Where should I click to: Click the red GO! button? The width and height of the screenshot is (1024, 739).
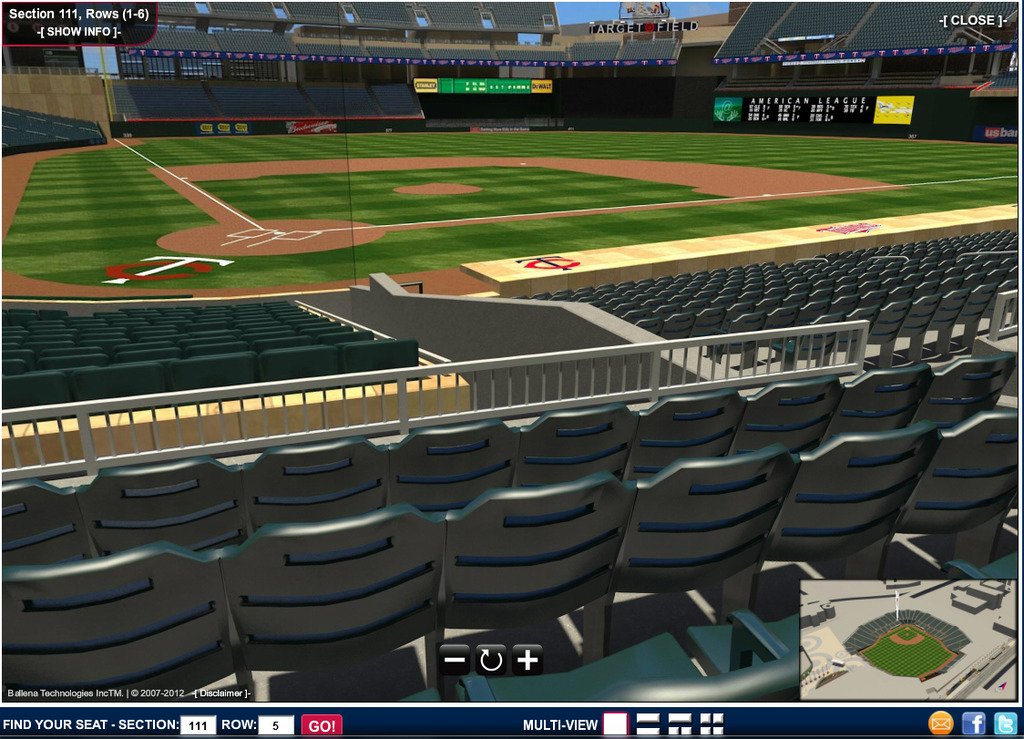coord(322,725)
